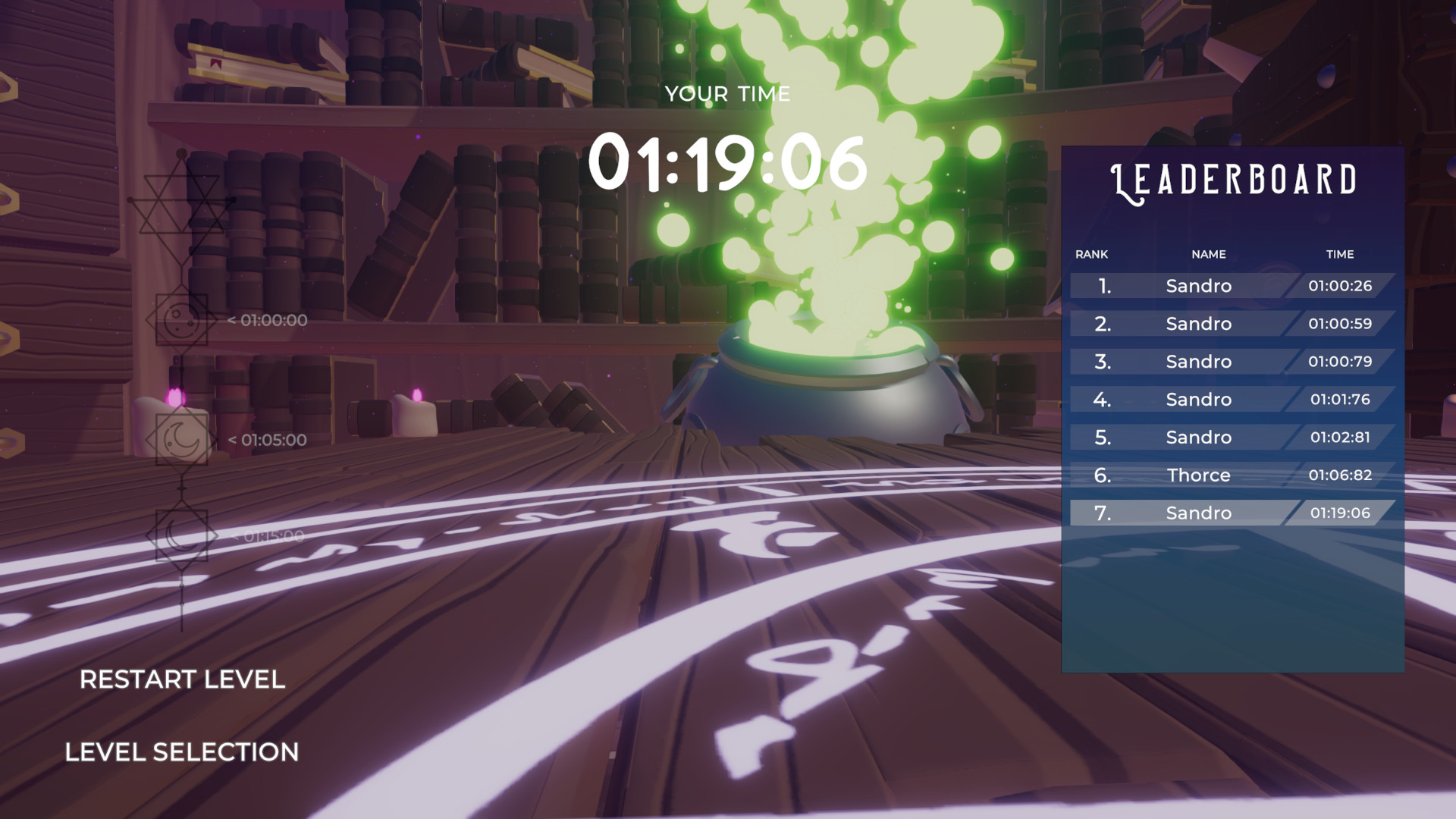Open the NAME column header
This screenshot has width=1456, height=819.
pos(1207,255)
